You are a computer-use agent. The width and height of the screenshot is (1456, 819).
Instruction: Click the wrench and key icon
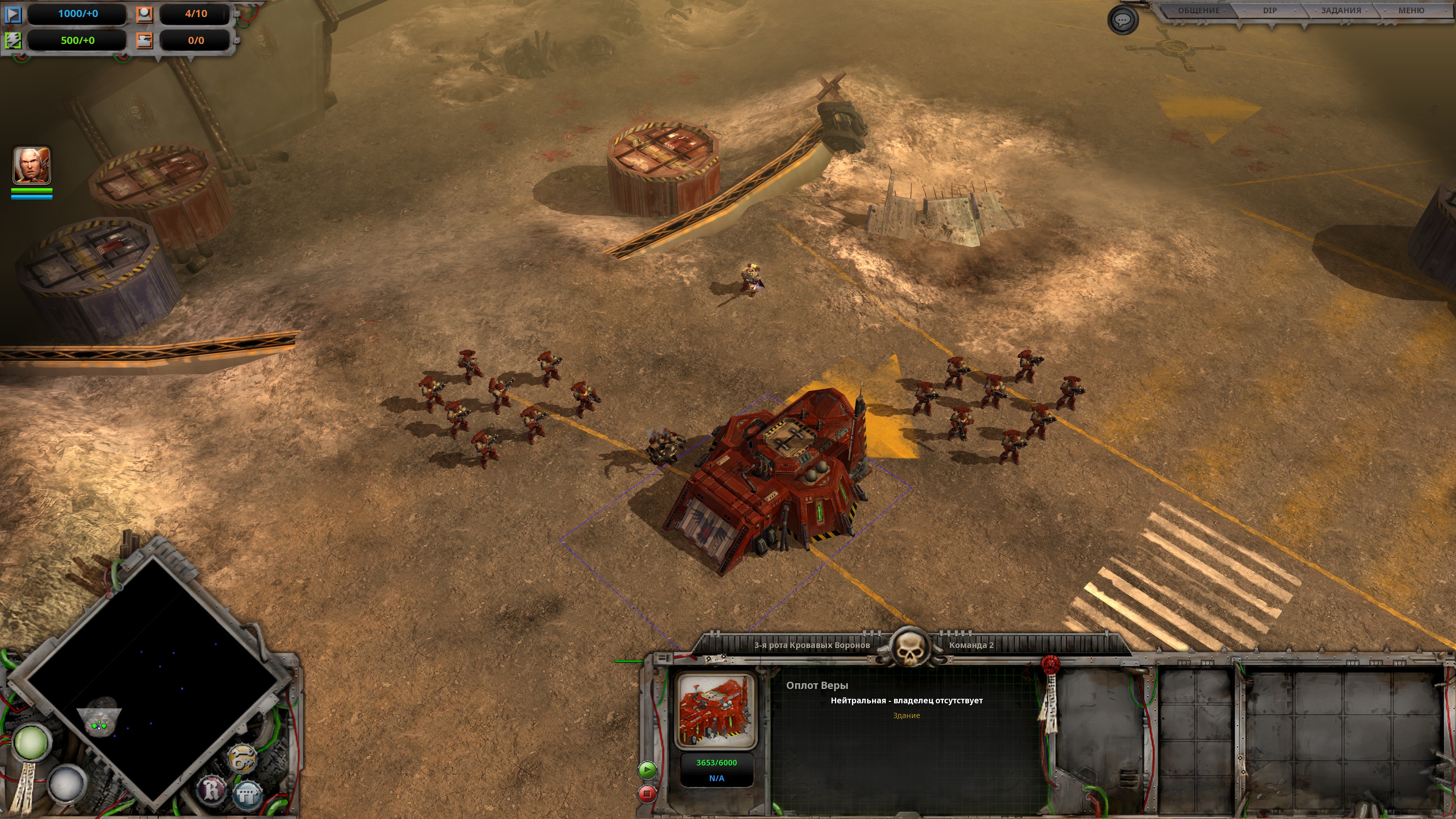point(243,758)
